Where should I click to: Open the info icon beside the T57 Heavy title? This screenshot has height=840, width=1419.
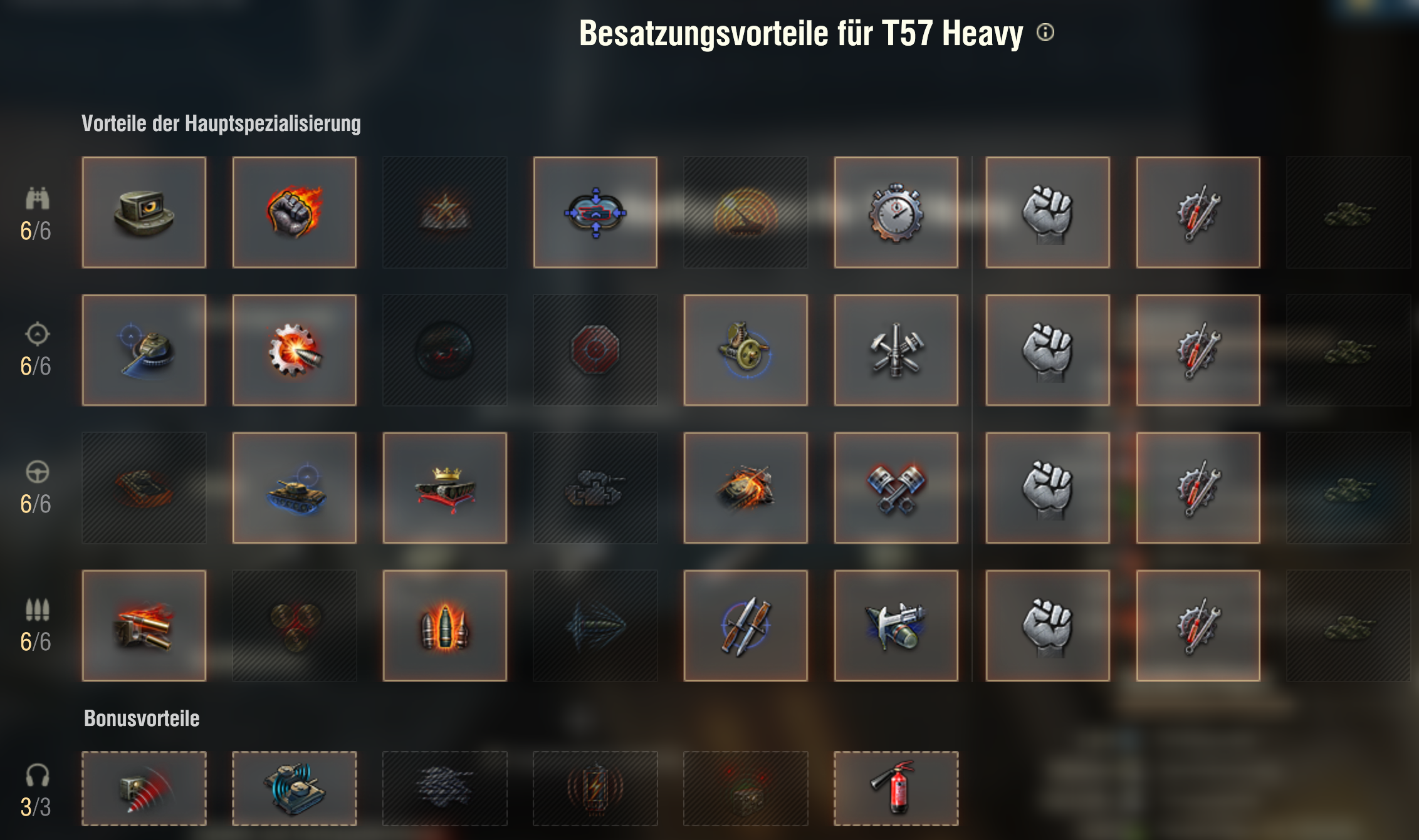1045,32
